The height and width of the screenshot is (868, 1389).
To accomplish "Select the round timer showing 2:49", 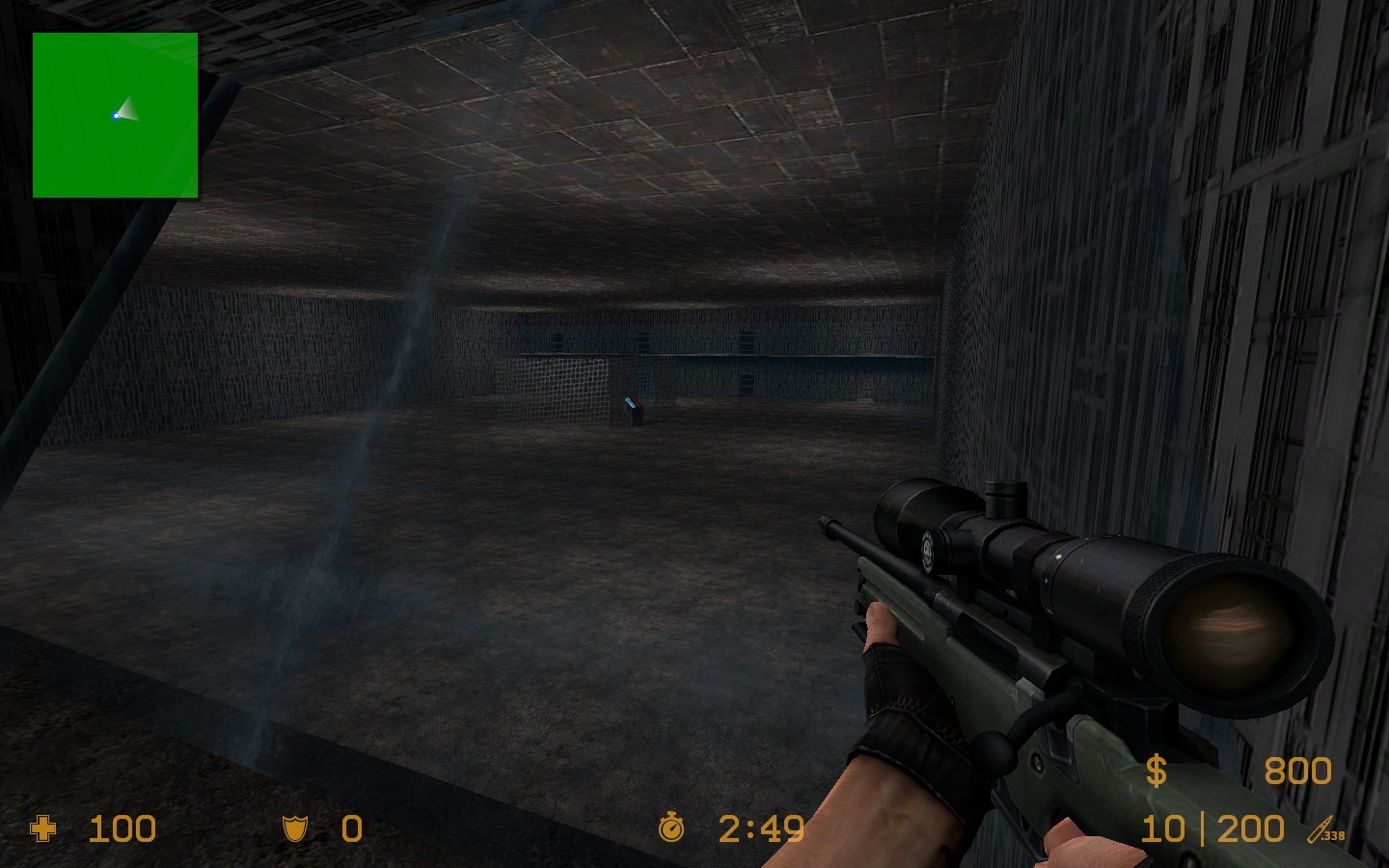I will (761, 828).
